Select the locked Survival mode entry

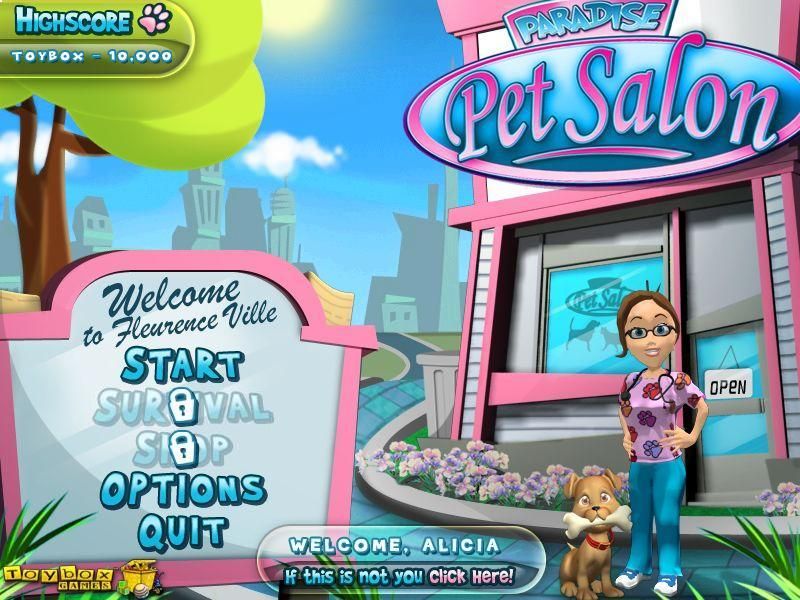pos(182,406)
